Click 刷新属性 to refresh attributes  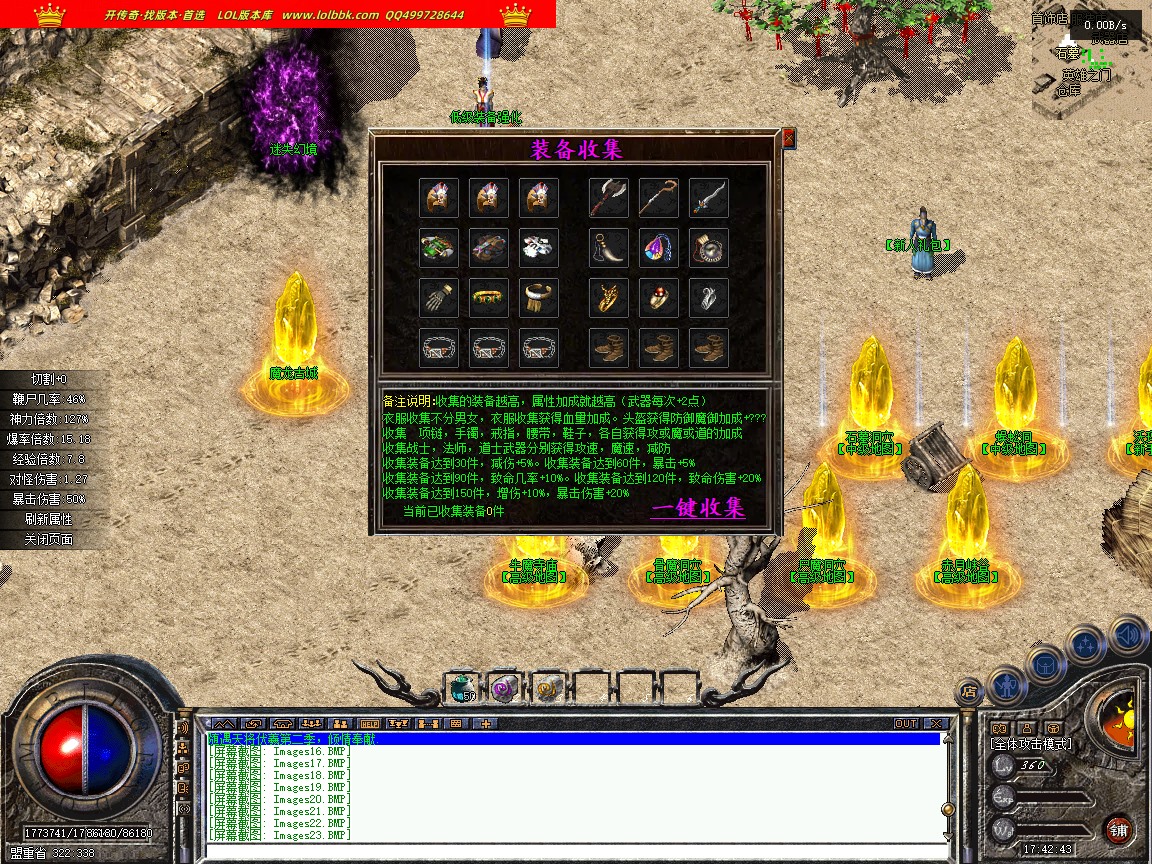click(49, 519)
